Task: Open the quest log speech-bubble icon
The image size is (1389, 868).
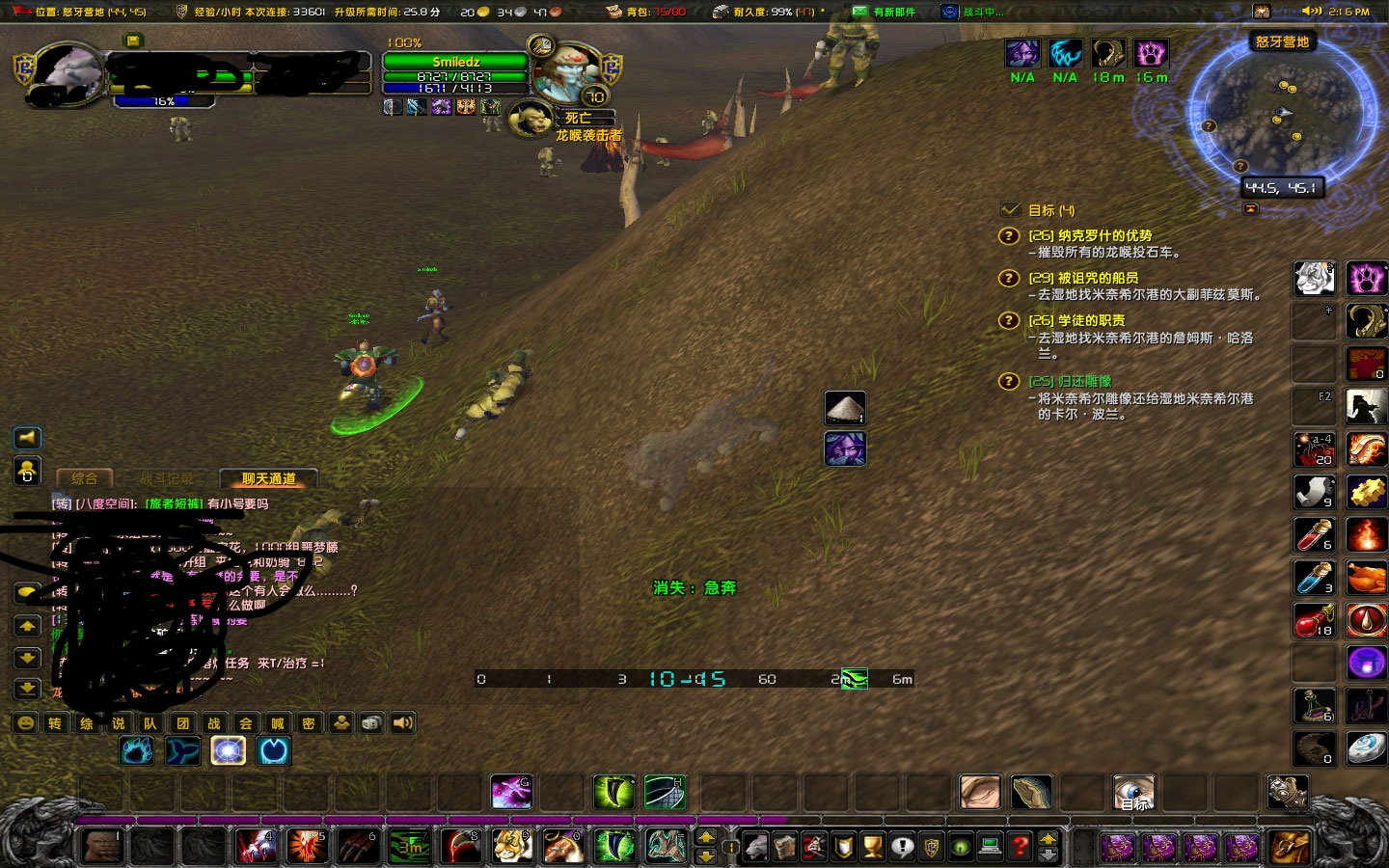Action: coord(903,846)
